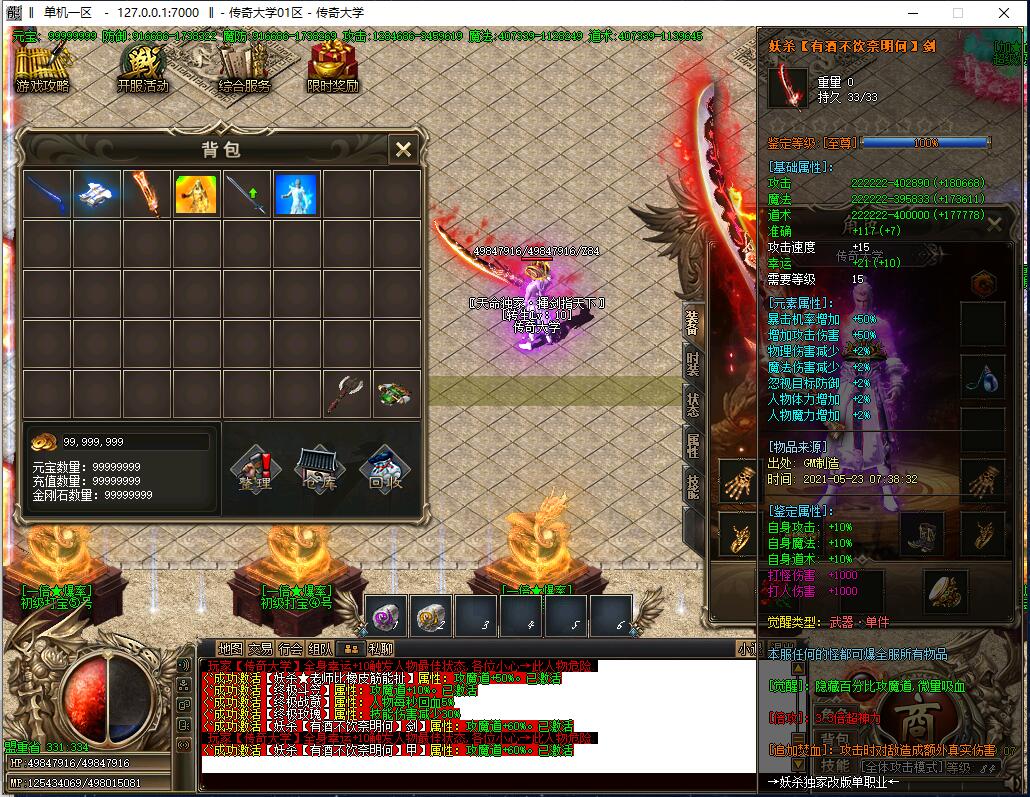Select the sword with green arrow
The height and width of the screenshot is (797, 1030).
point(246,194)
